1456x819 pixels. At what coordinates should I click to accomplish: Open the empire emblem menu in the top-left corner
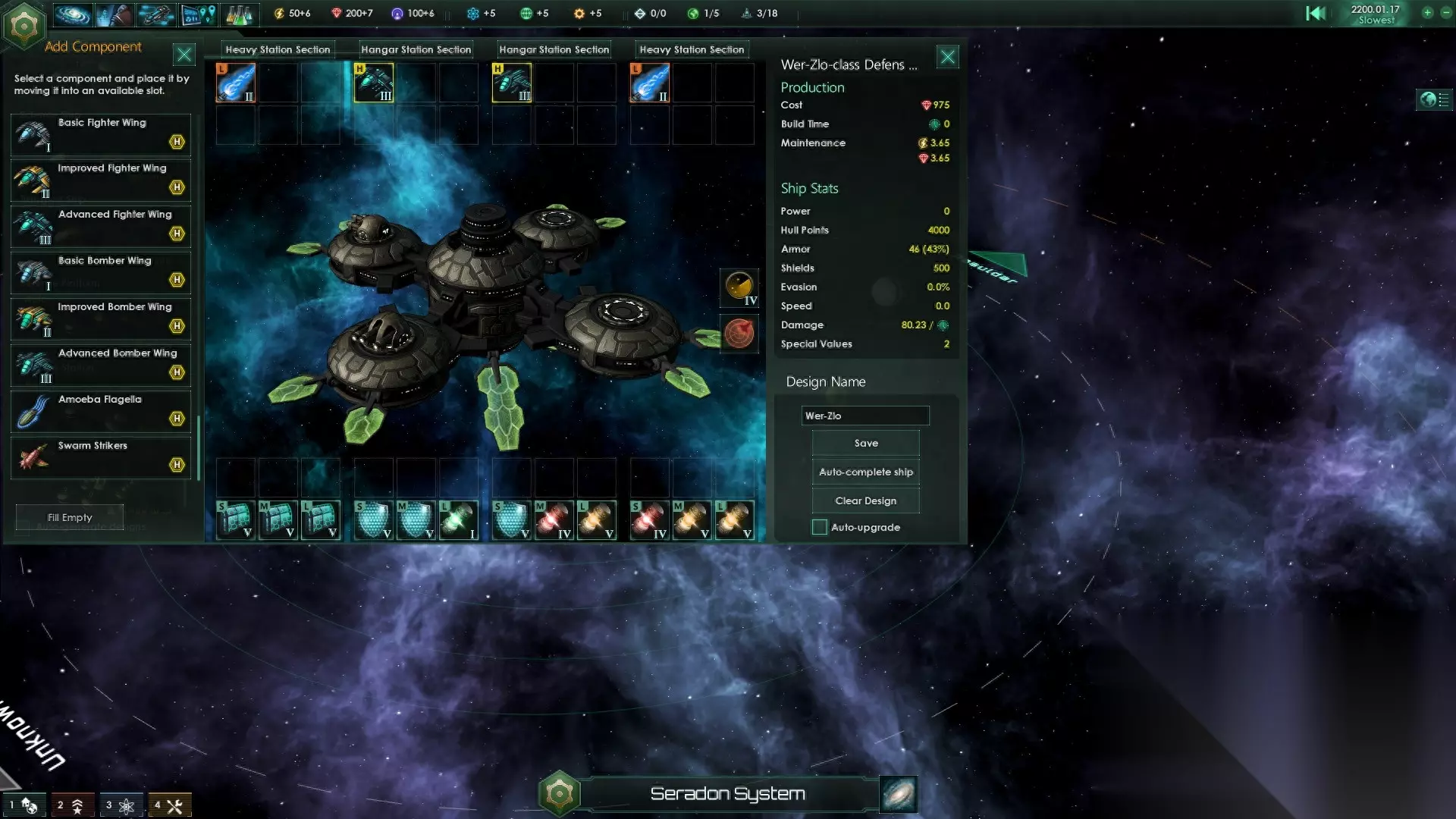pos(24,26)
